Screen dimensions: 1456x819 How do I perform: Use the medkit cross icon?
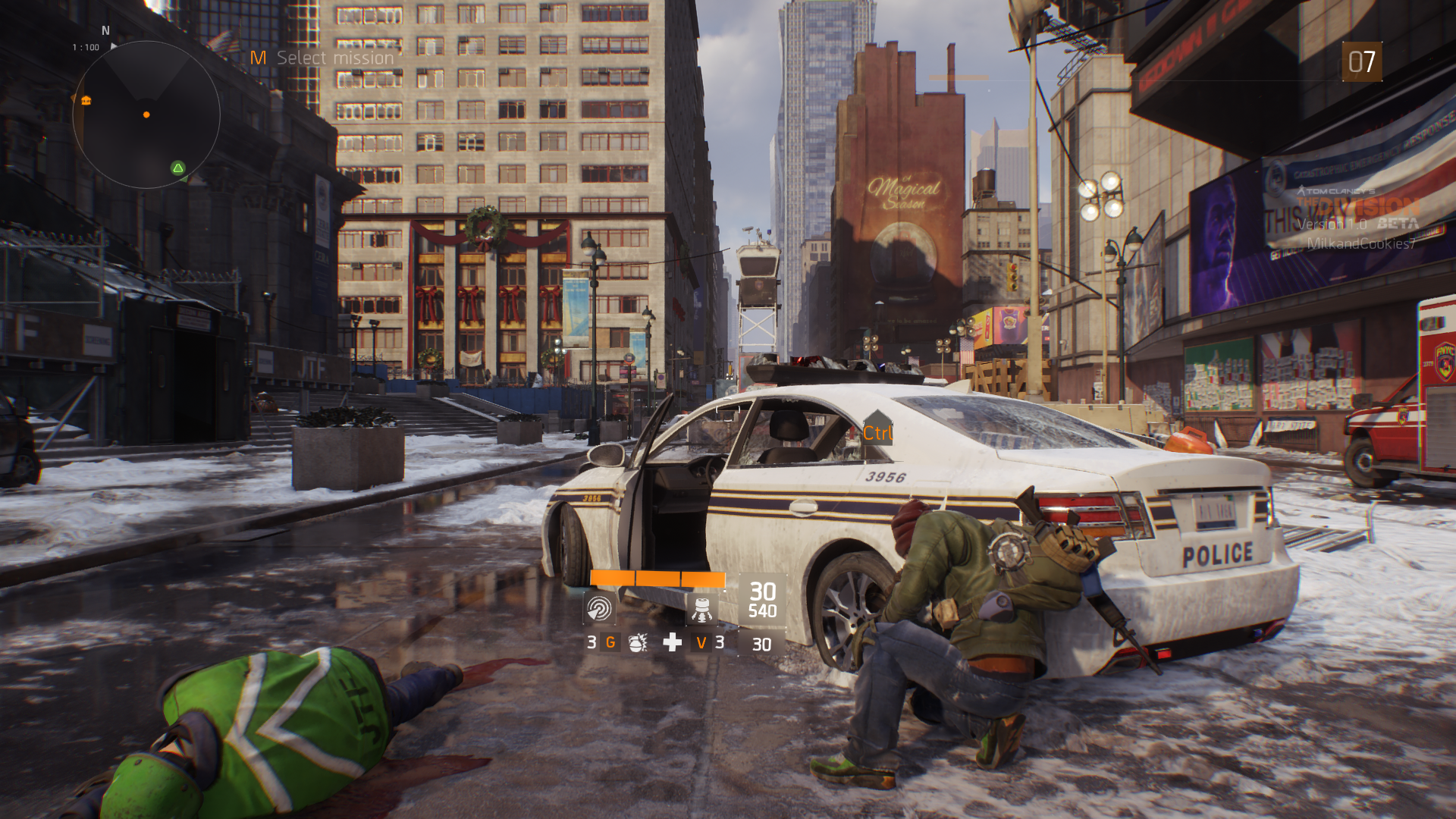click(672, 643)
